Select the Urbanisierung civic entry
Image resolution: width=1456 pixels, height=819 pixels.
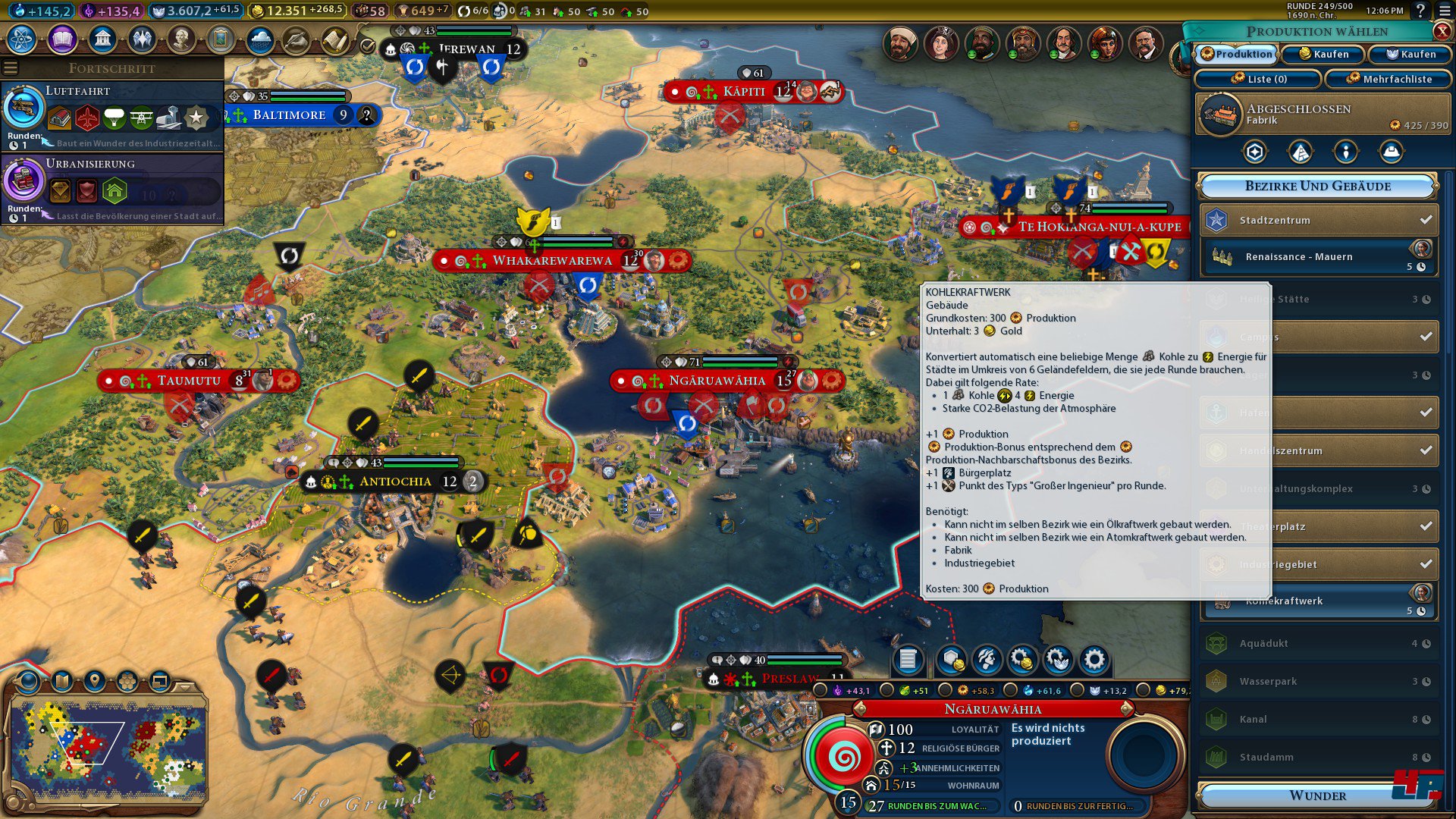(112, 187)
